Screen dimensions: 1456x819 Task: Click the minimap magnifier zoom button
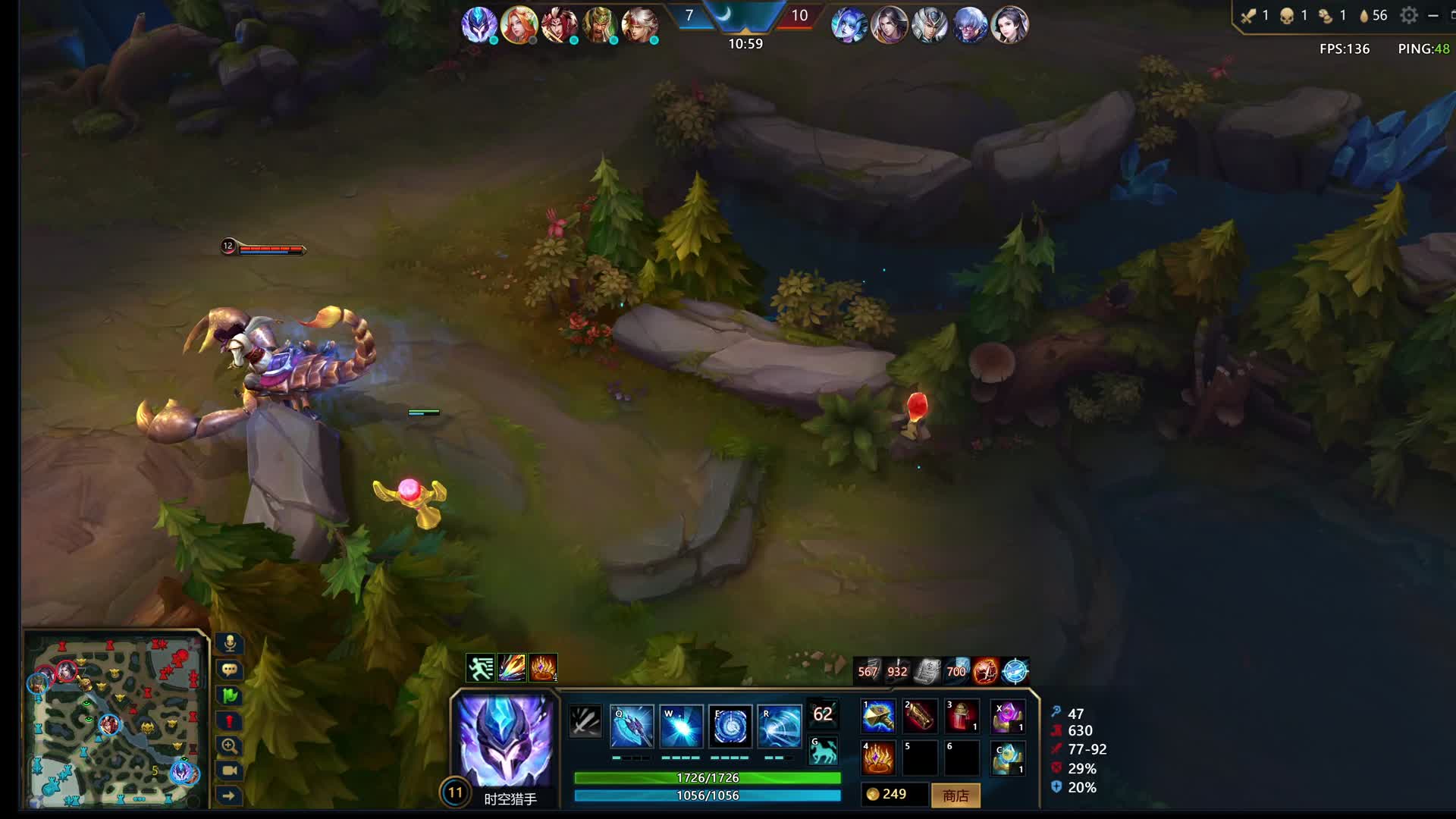tap(229, 745)
